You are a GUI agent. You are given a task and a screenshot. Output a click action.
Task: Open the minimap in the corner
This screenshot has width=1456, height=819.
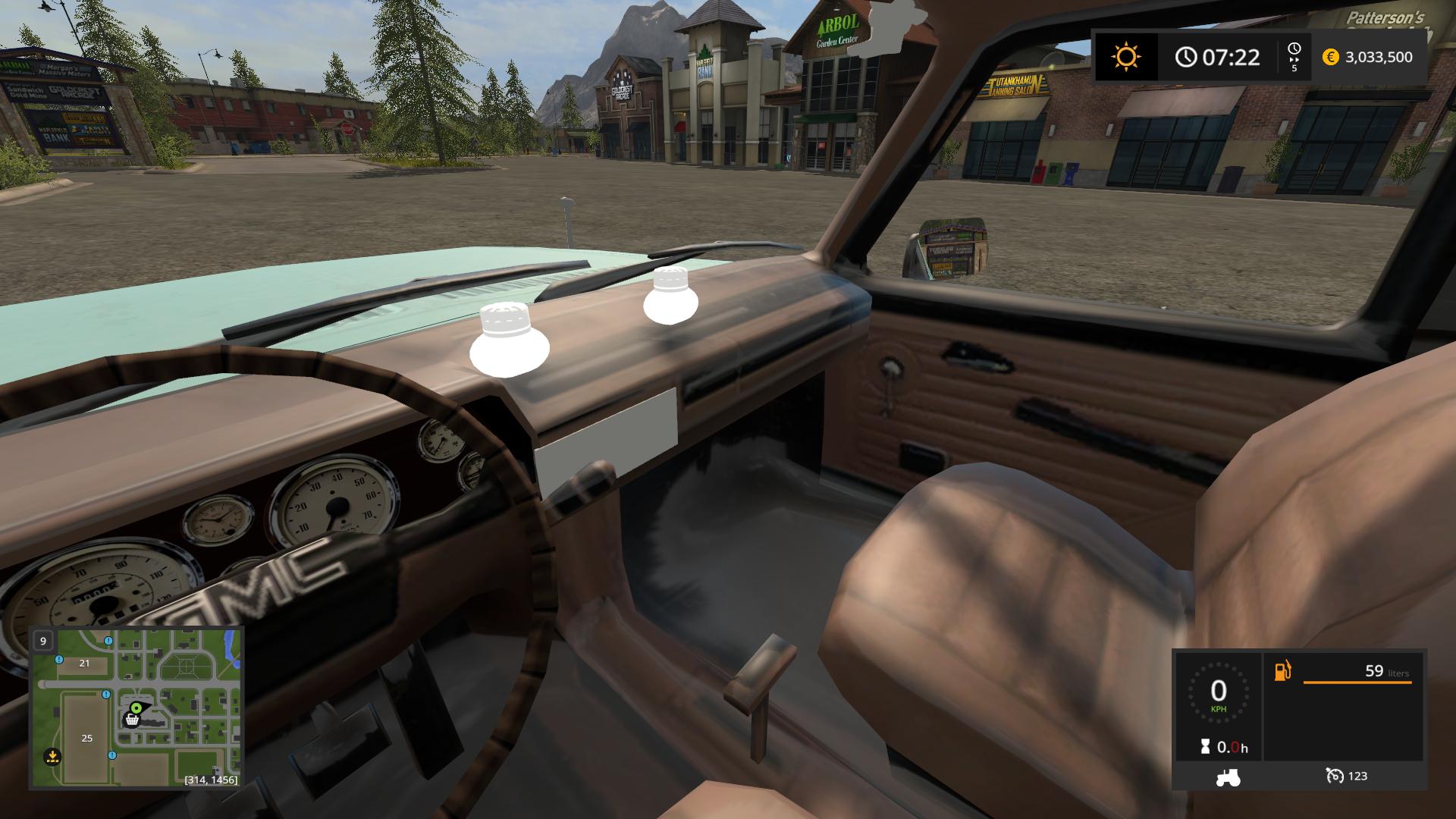[x=136, y=707]
